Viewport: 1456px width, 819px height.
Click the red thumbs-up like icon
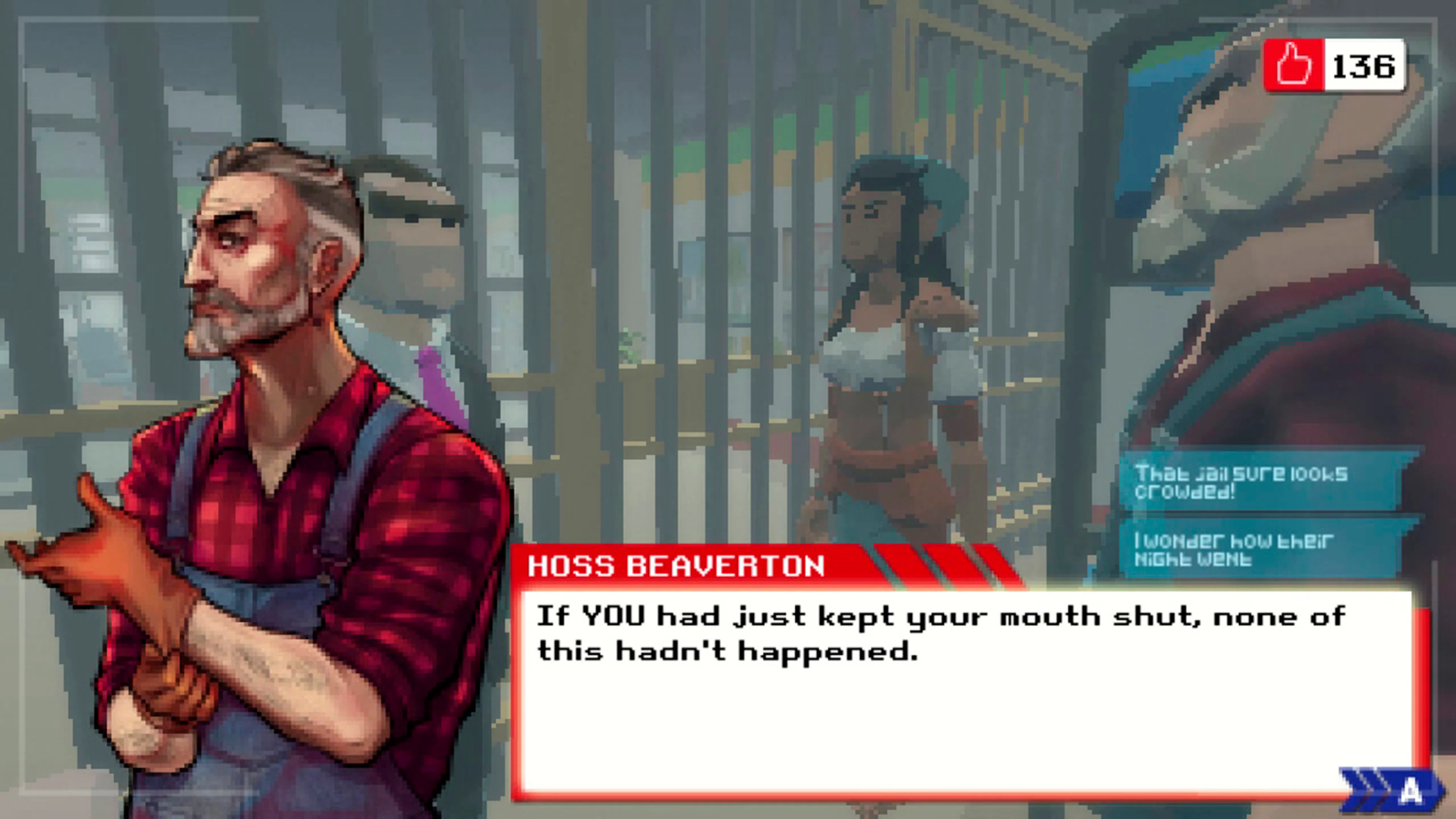[1294, 65]
